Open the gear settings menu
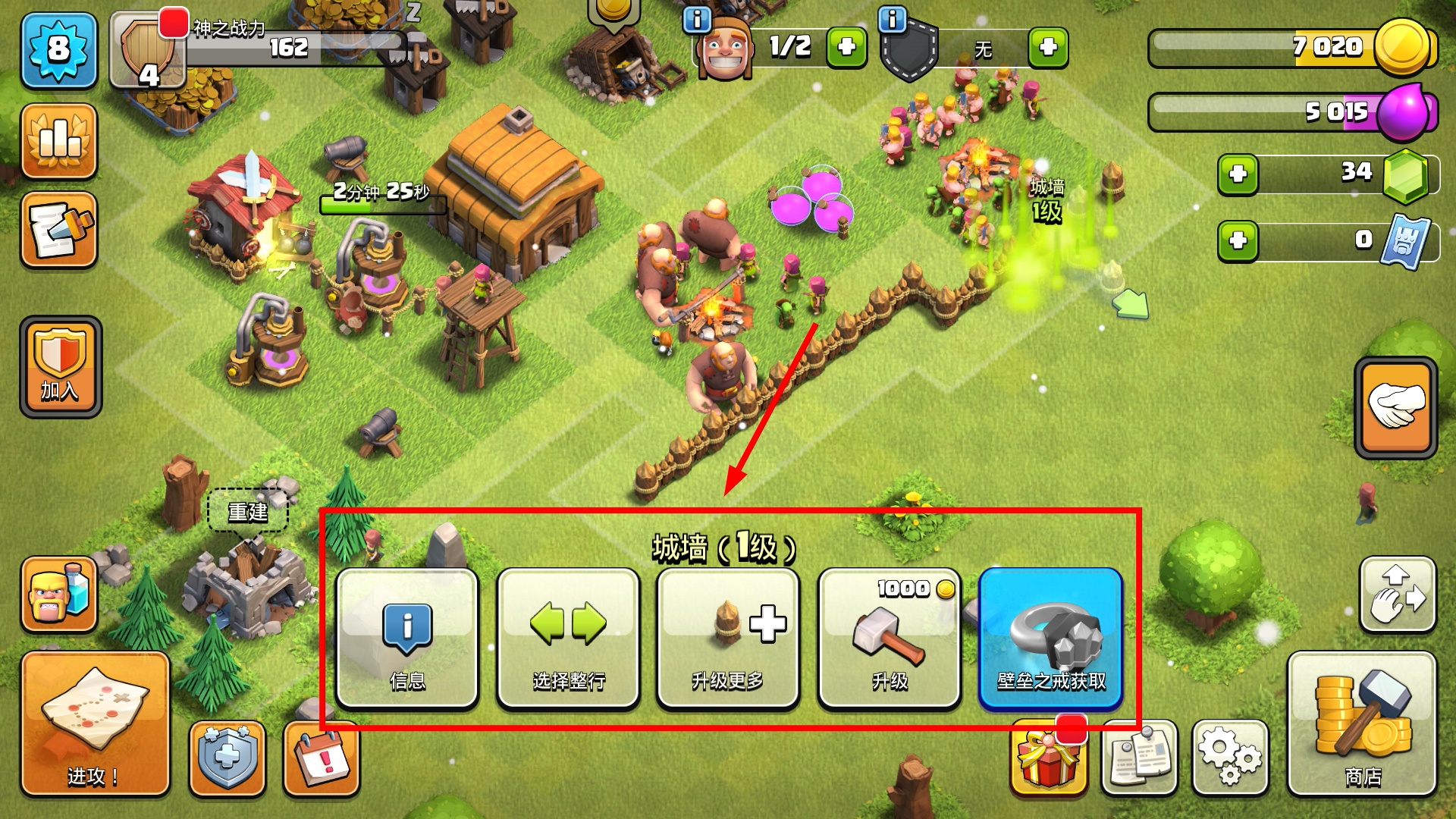1456x819 pixels. (x=1229, y=758)
